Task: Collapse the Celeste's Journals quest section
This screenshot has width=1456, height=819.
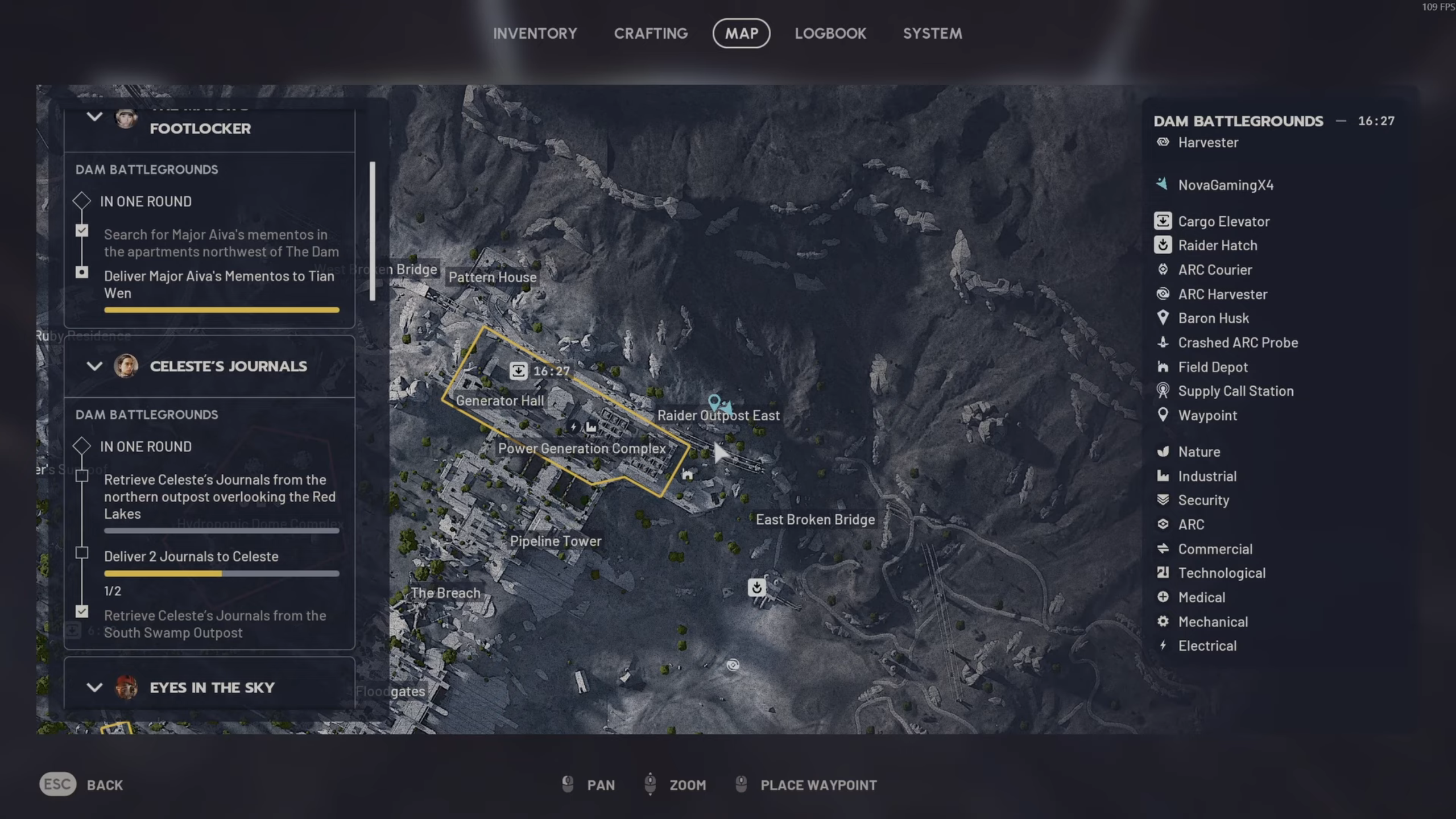Action: coord(95,366)
